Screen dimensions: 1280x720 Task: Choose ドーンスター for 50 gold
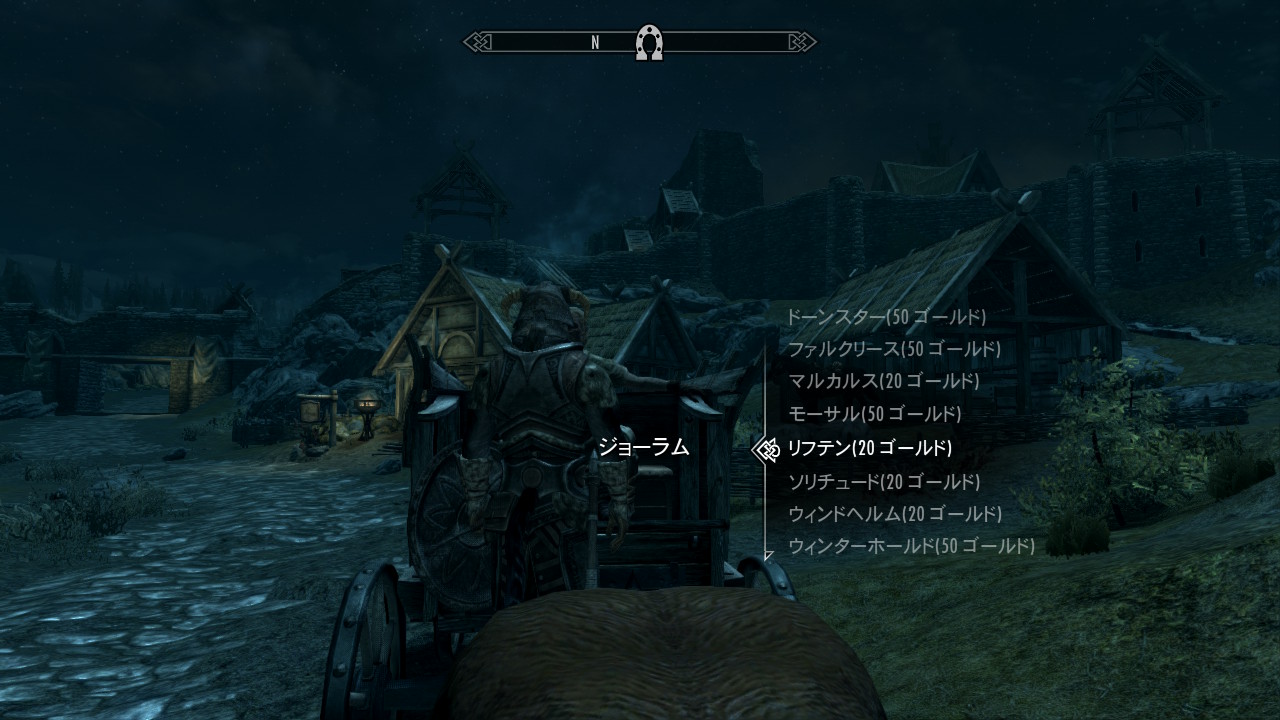886,317
